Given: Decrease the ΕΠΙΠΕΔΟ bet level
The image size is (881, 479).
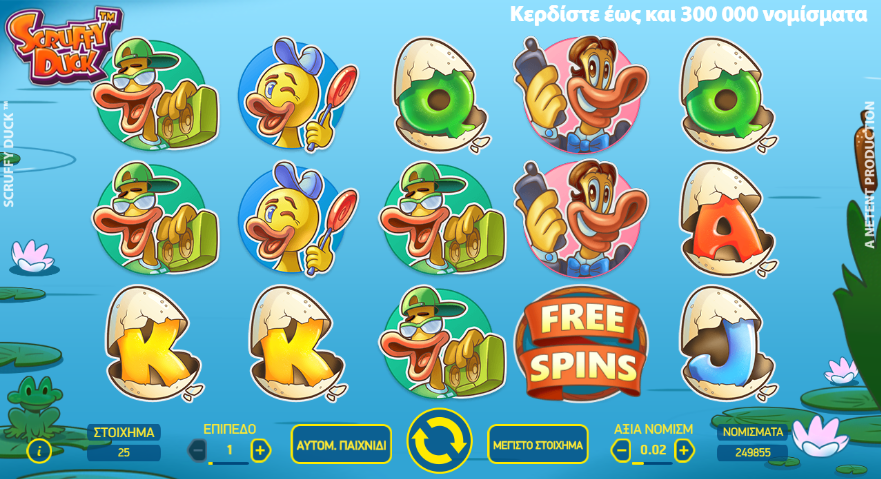Looking at the screenshot, I should [198, 450].
